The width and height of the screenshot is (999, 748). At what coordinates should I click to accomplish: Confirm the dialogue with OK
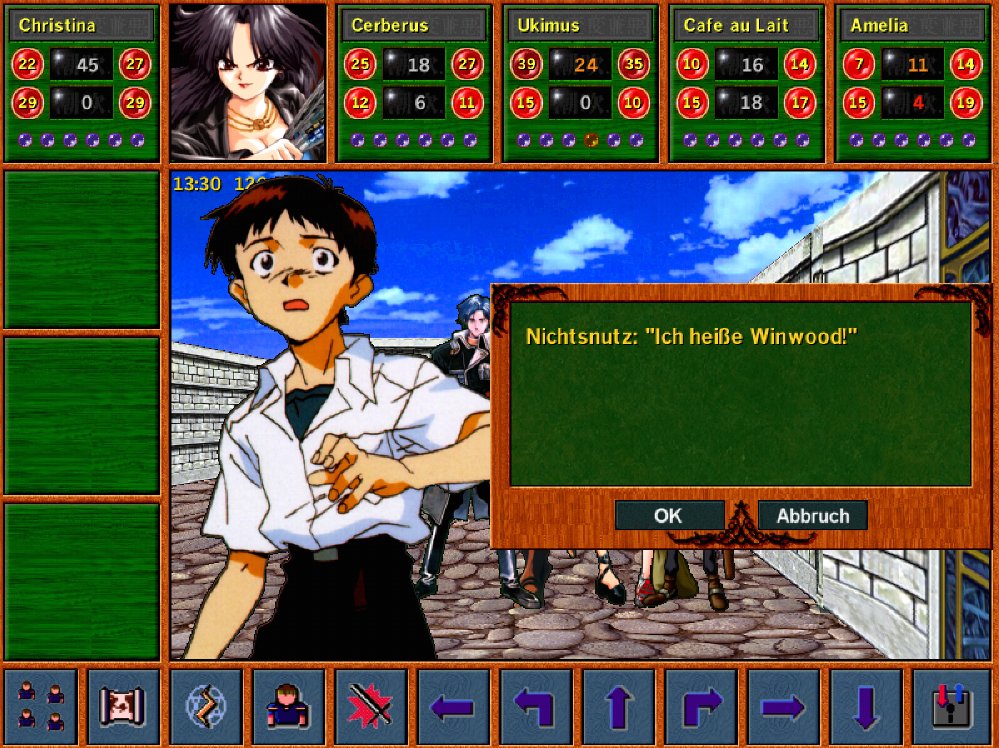[x=669, y=516]
